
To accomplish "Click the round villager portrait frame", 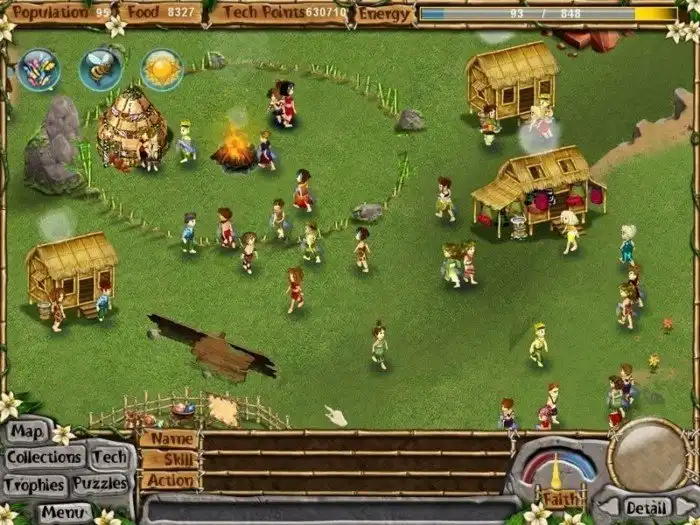I will point(646,457).
